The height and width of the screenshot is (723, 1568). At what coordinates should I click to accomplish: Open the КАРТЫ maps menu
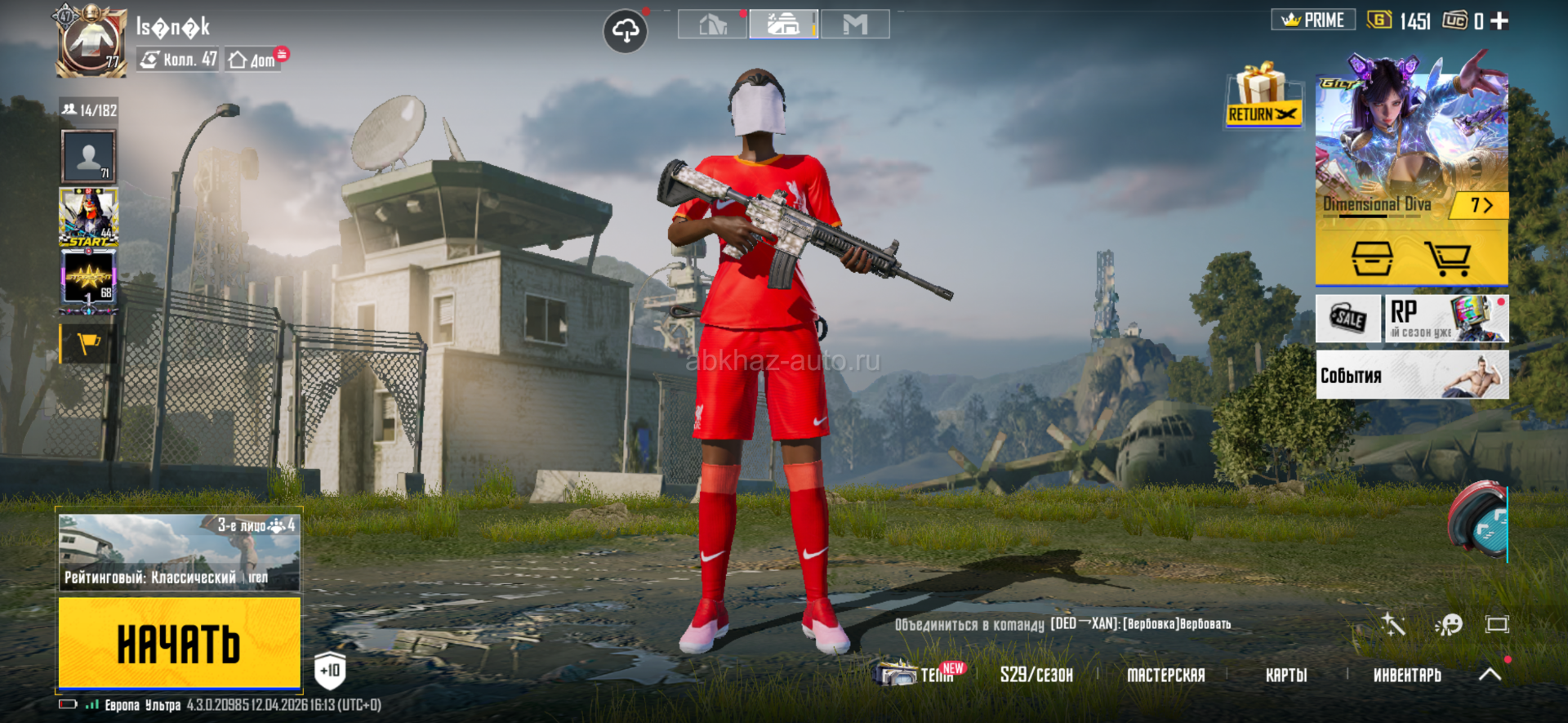click(x=1286, y=675)
